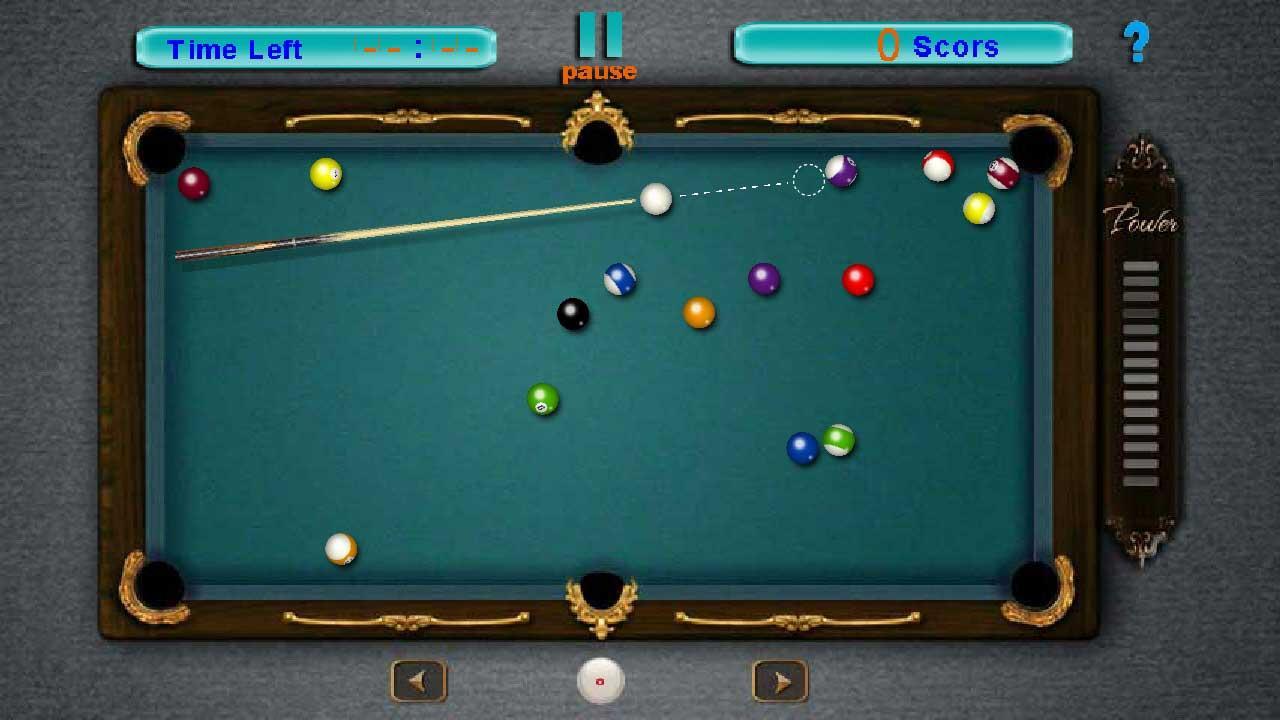
Task: Select the orange 5-ball
Action: click(x=700, y=312)
